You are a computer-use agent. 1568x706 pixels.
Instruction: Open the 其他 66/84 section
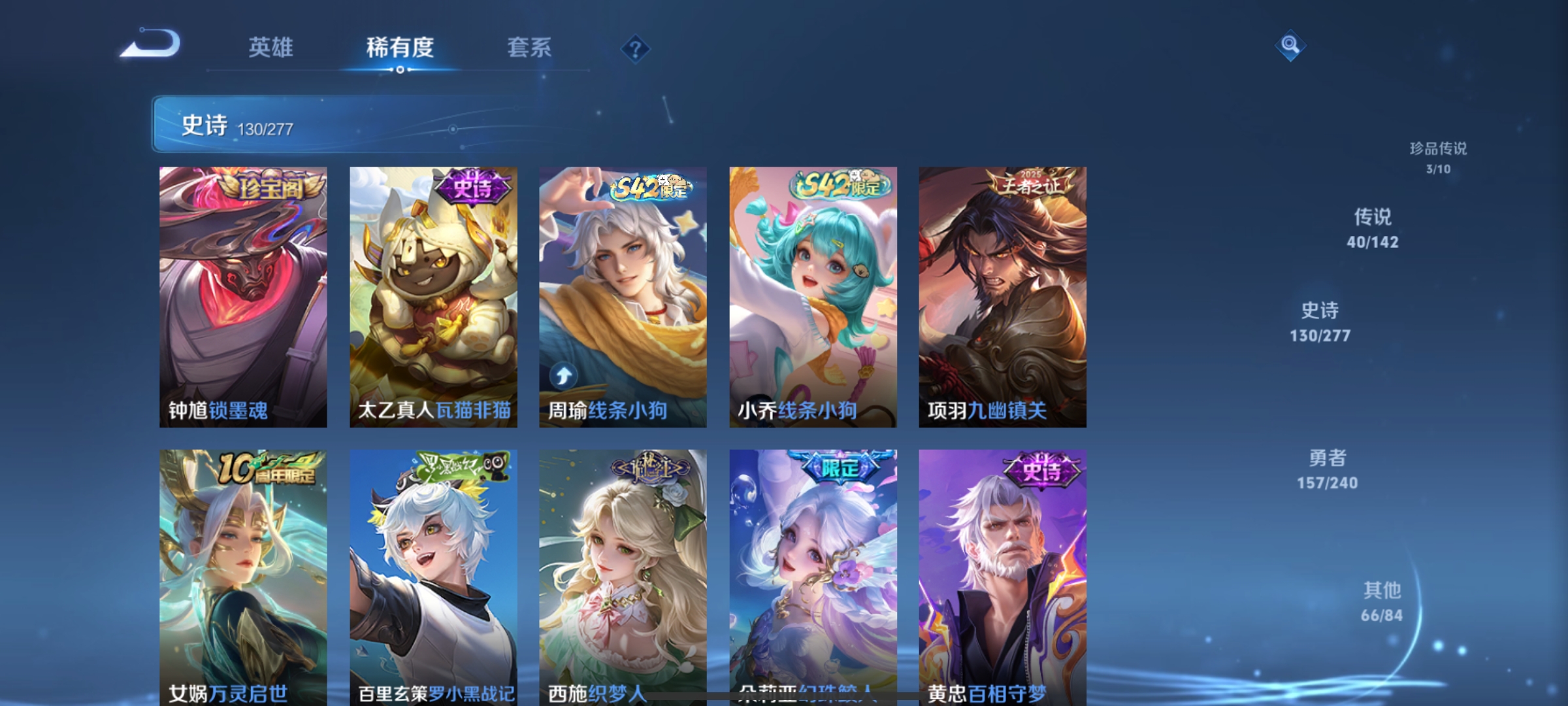tap(1382, 600)
